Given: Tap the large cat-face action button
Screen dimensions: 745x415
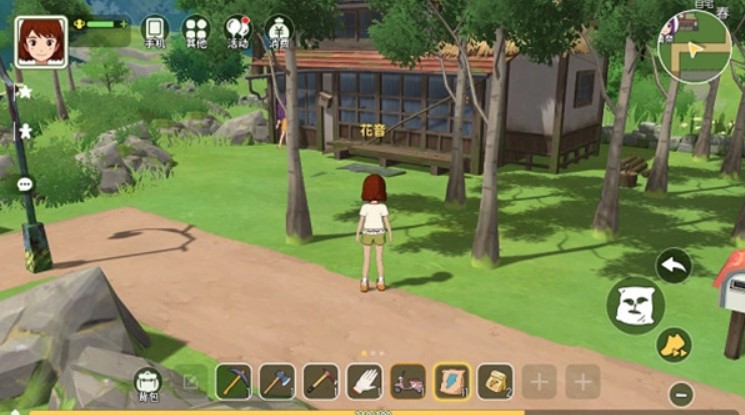Looking at the screenshot, I should point(634,304).
